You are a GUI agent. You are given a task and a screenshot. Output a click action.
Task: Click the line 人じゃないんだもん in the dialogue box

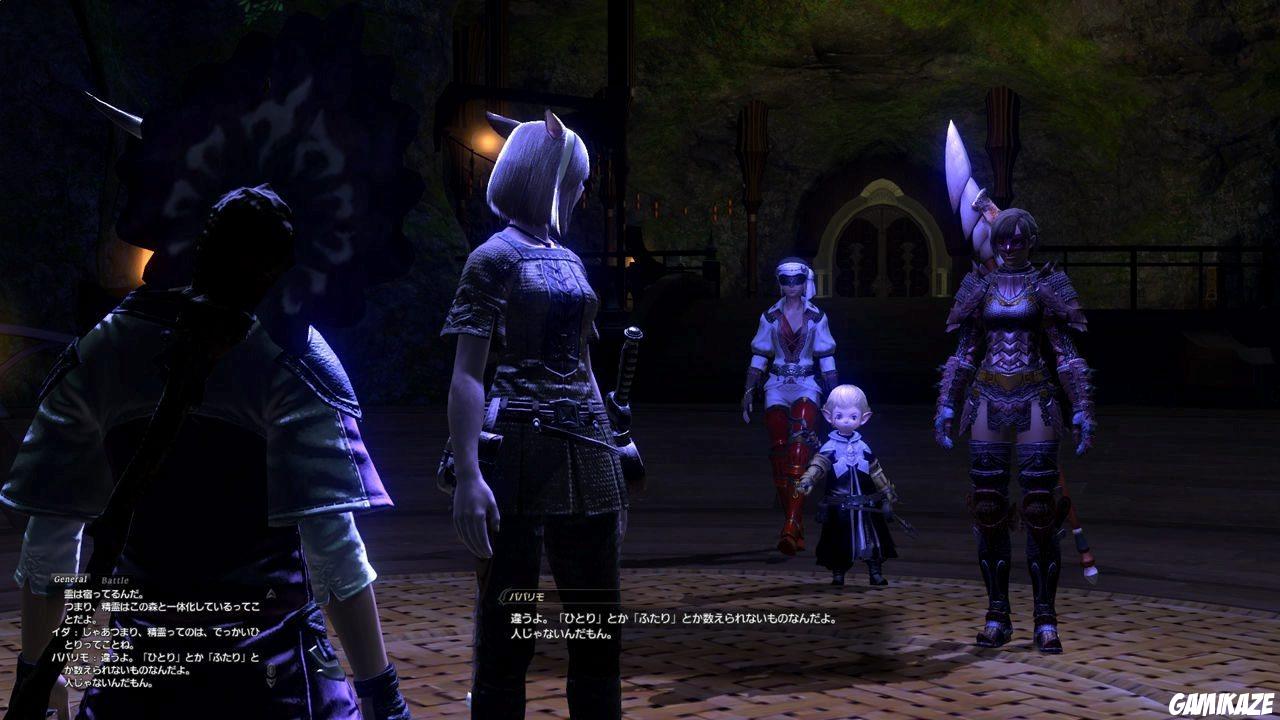click(560, 634)
